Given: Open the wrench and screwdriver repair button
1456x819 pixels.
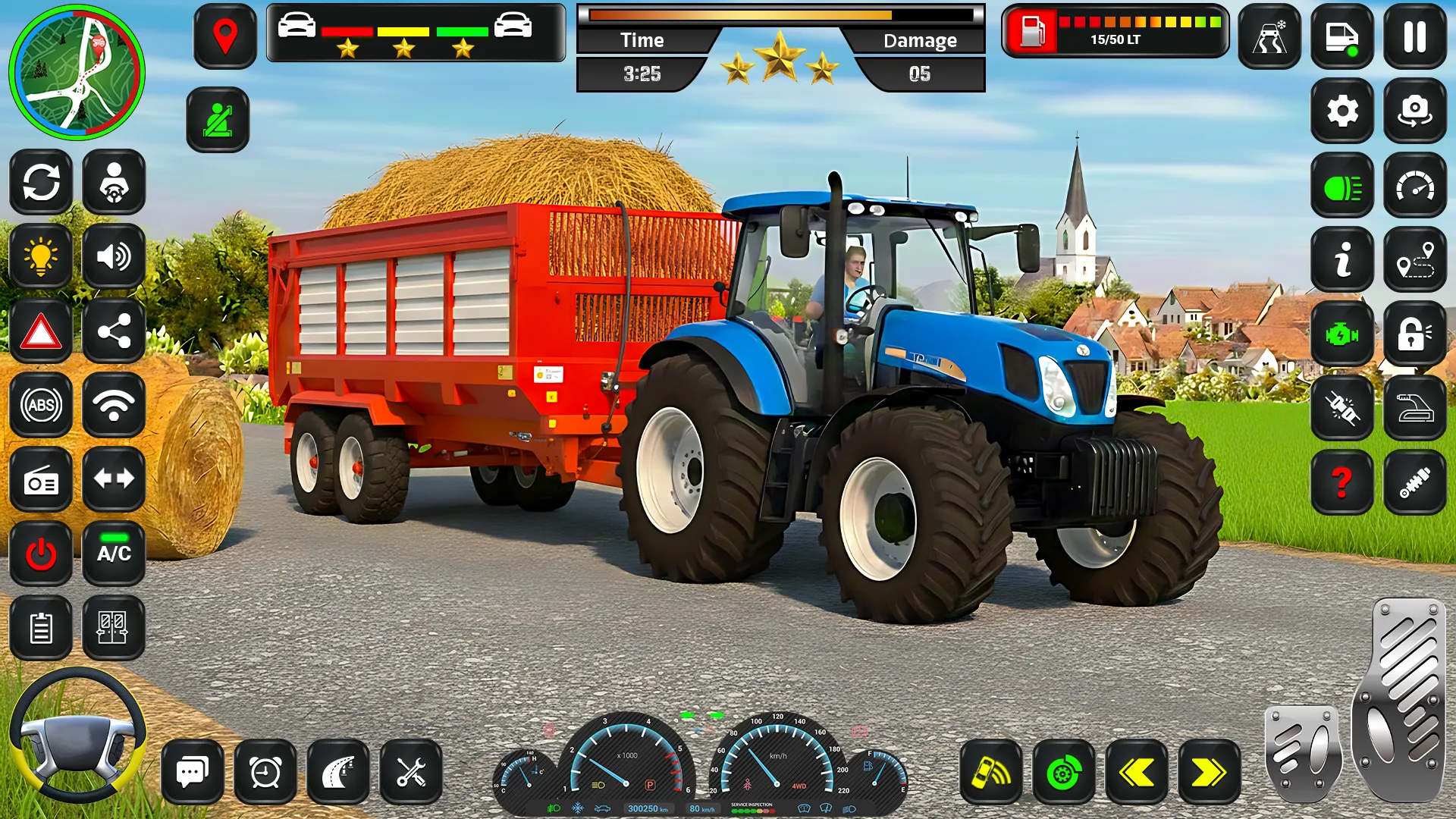Looking at the screenshot, I should [x=411, y=773].
